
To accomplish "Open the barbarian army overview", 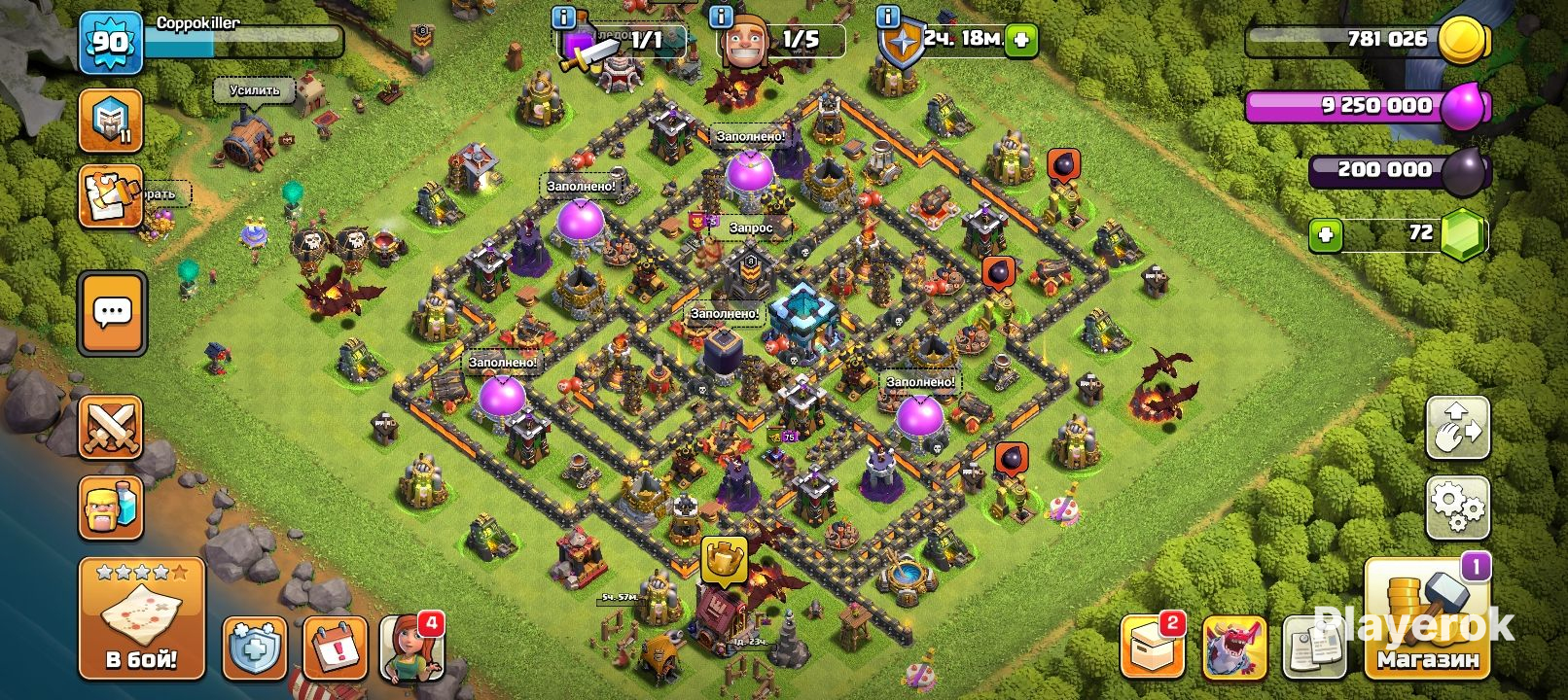I will pyautogui.click(x=111, y=507).
